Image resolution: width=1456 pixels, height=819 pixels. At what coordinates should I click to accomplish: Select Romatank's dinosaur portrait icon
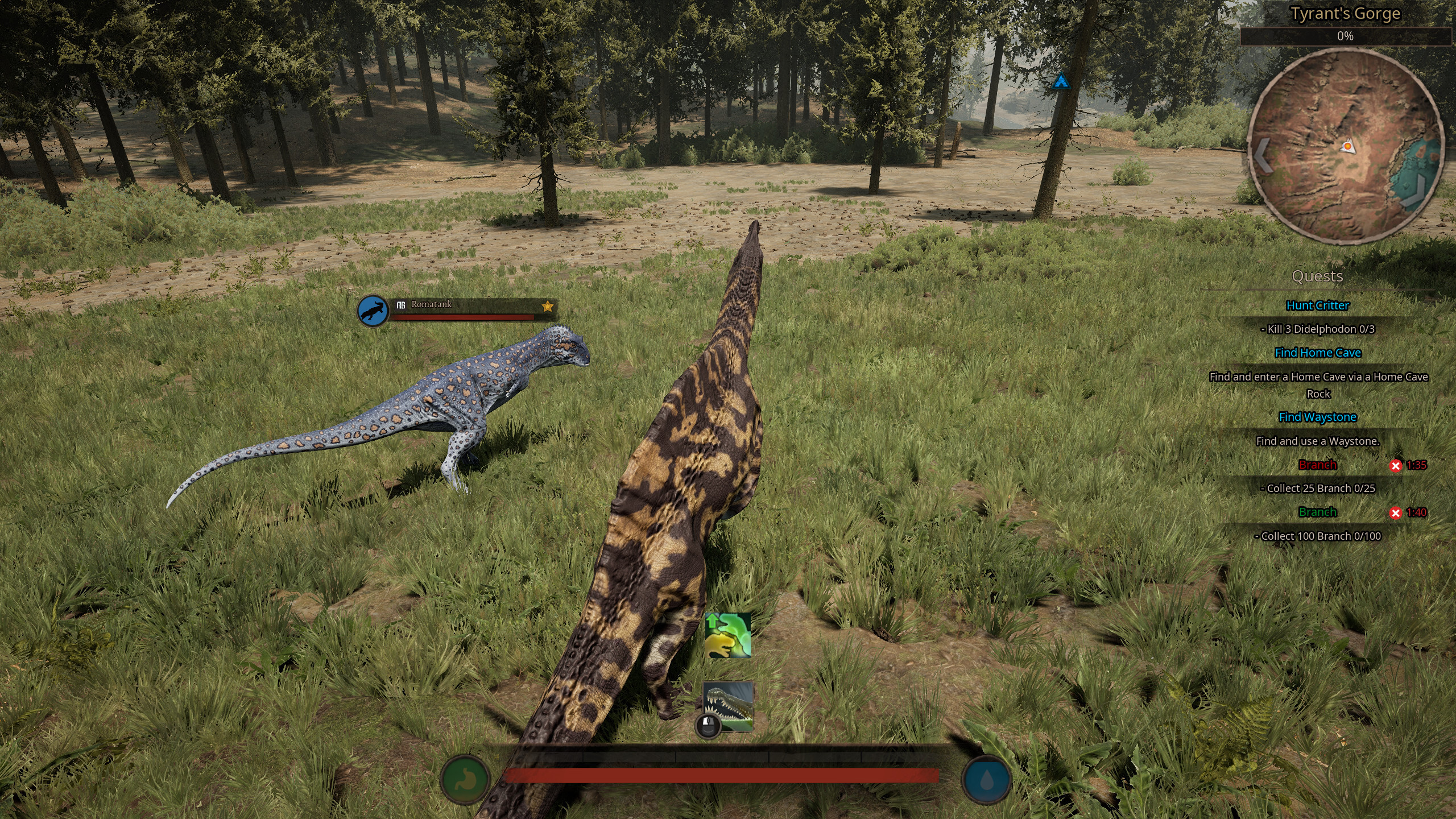point(373,311)
